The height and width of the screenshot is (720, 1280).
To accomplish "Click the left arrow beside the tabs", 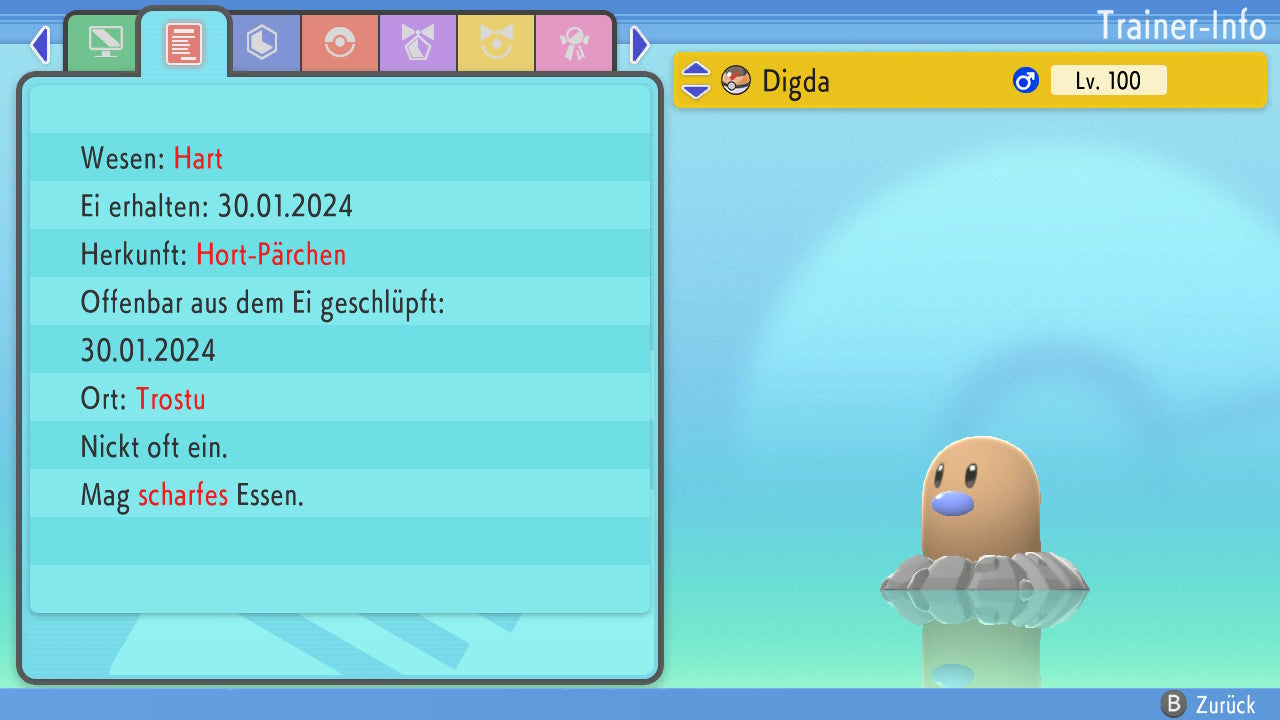I will click(40, 44).
